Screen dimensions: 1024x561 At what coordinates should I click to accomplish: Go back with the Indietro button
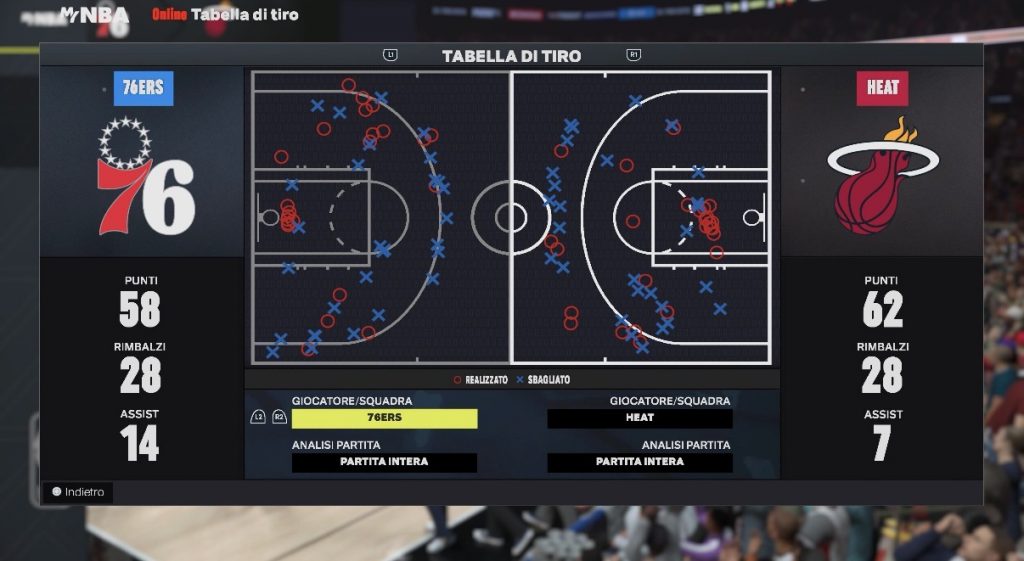point(78,492)
